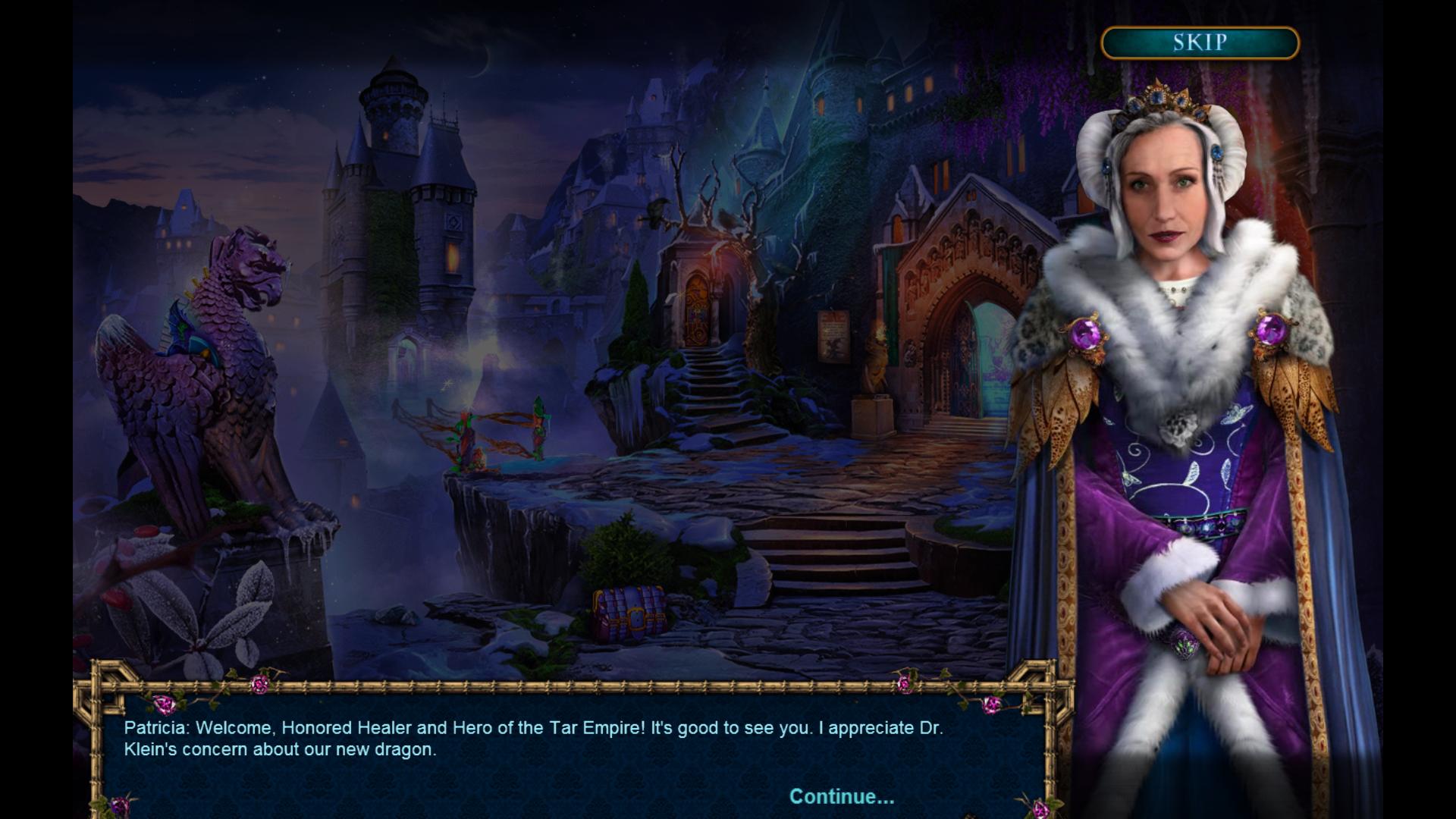Continue Patricia's dialogue
This screenshot has width=1456, height=819.
[842, 796]
